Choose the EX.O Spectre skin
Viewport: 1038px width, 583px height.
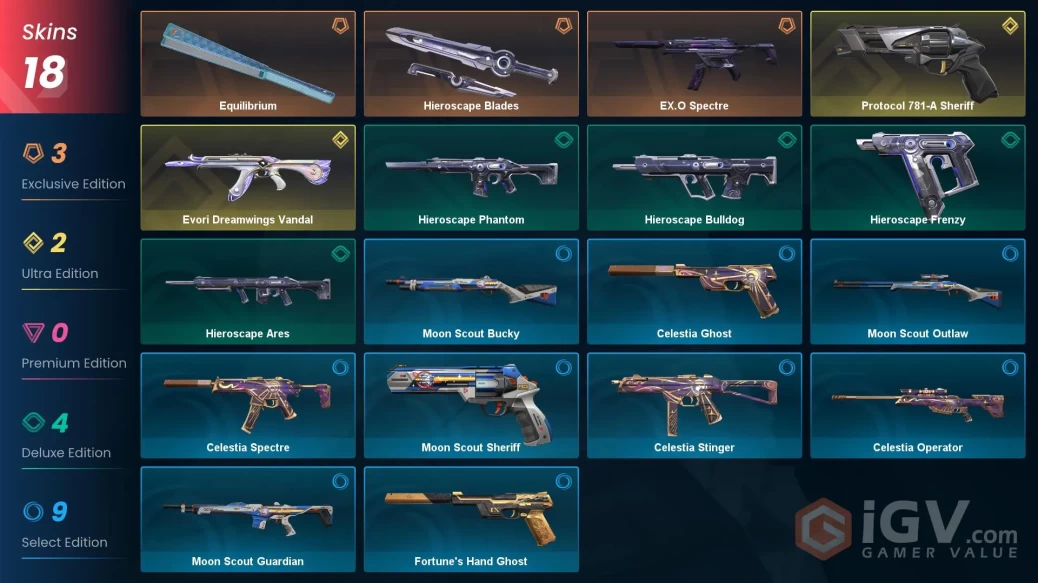click(x=694, y=64)
